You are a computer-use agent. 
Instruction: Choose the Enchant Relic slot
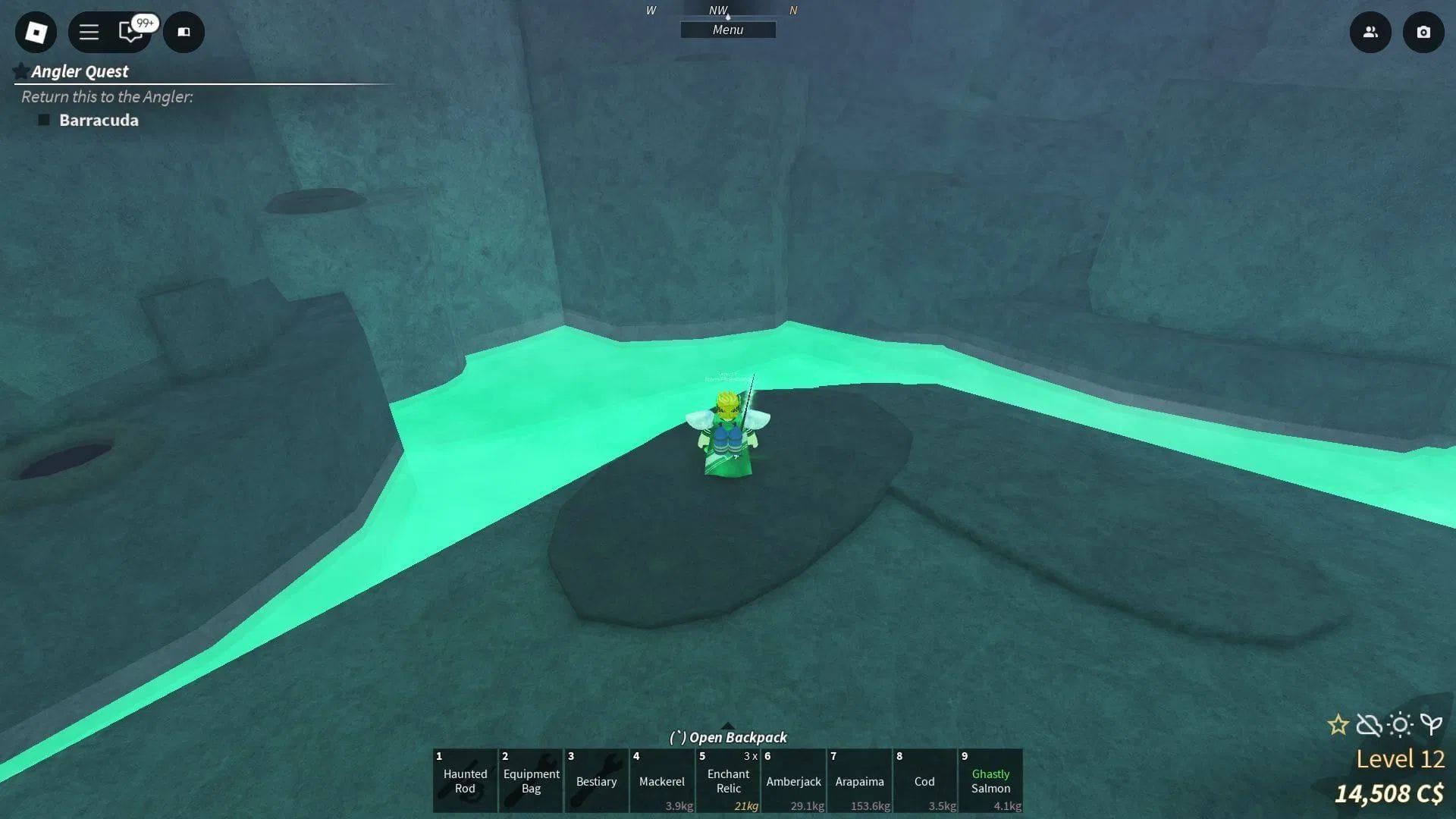pyautogui.click(x=728, y=780)
